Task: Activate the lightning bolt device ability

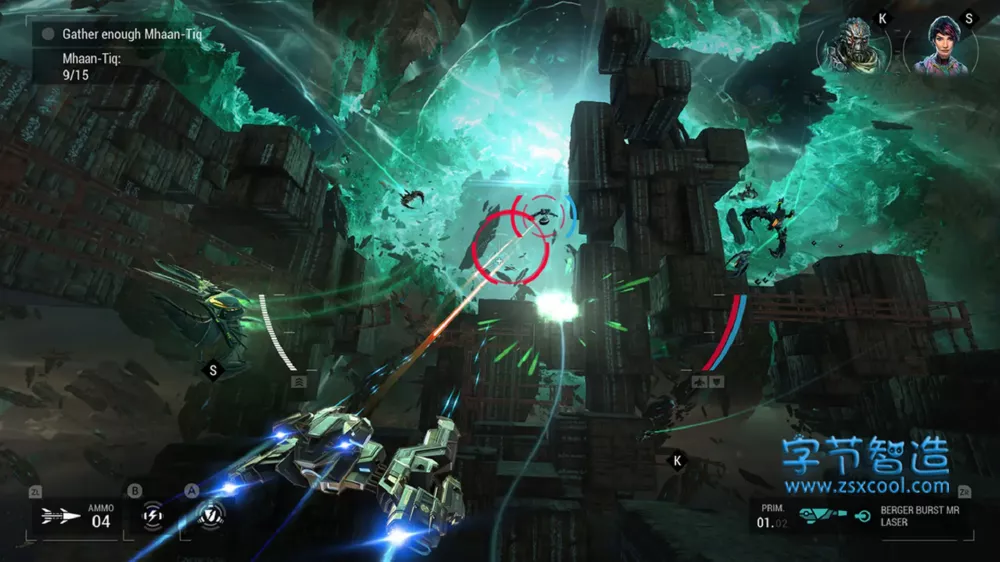Action: pyautogui.click(x=153, y=514)
